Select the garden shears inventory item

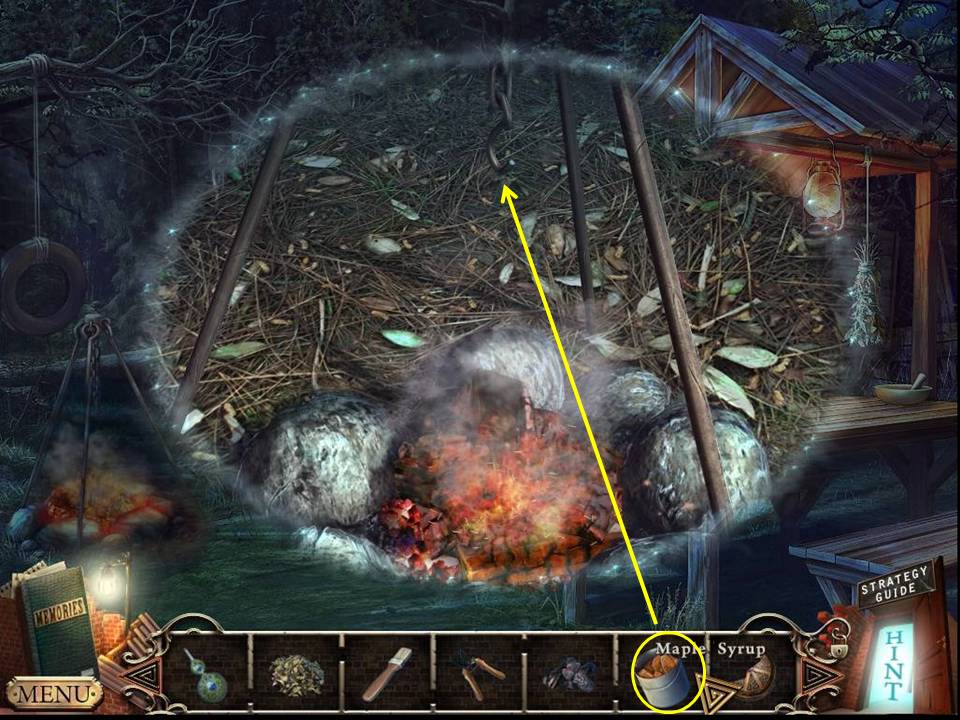point(478,676)
